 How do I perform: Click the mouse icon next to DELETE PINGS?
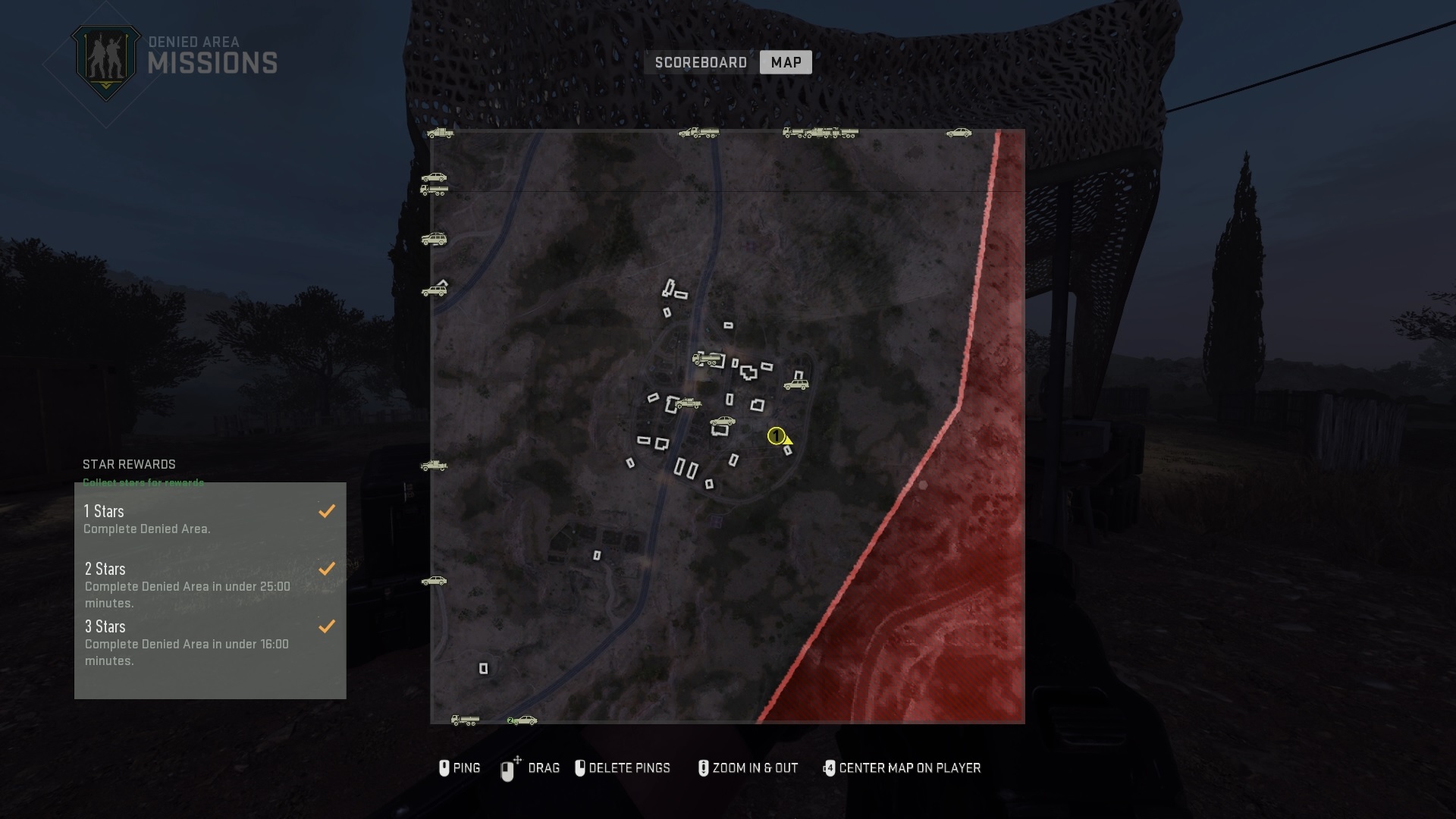click(x=580, y=767)
